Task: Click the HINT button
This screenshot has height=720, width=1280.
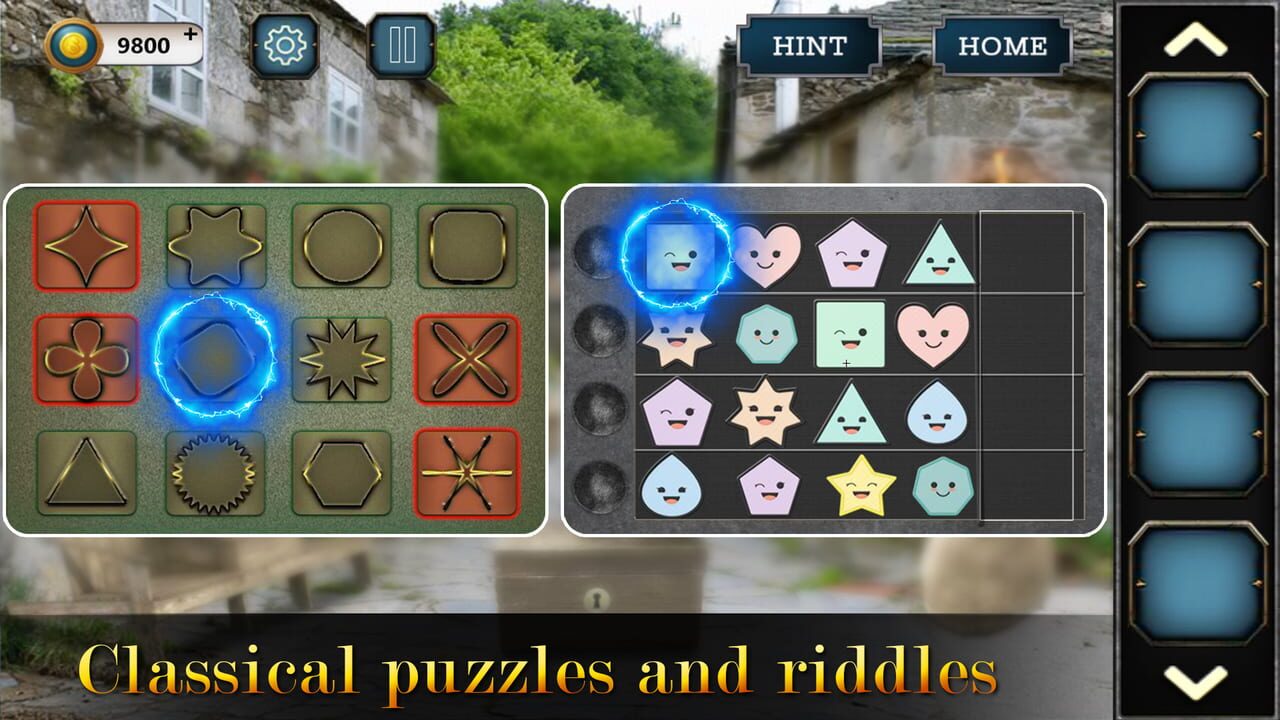Action: tap(810, 45)
